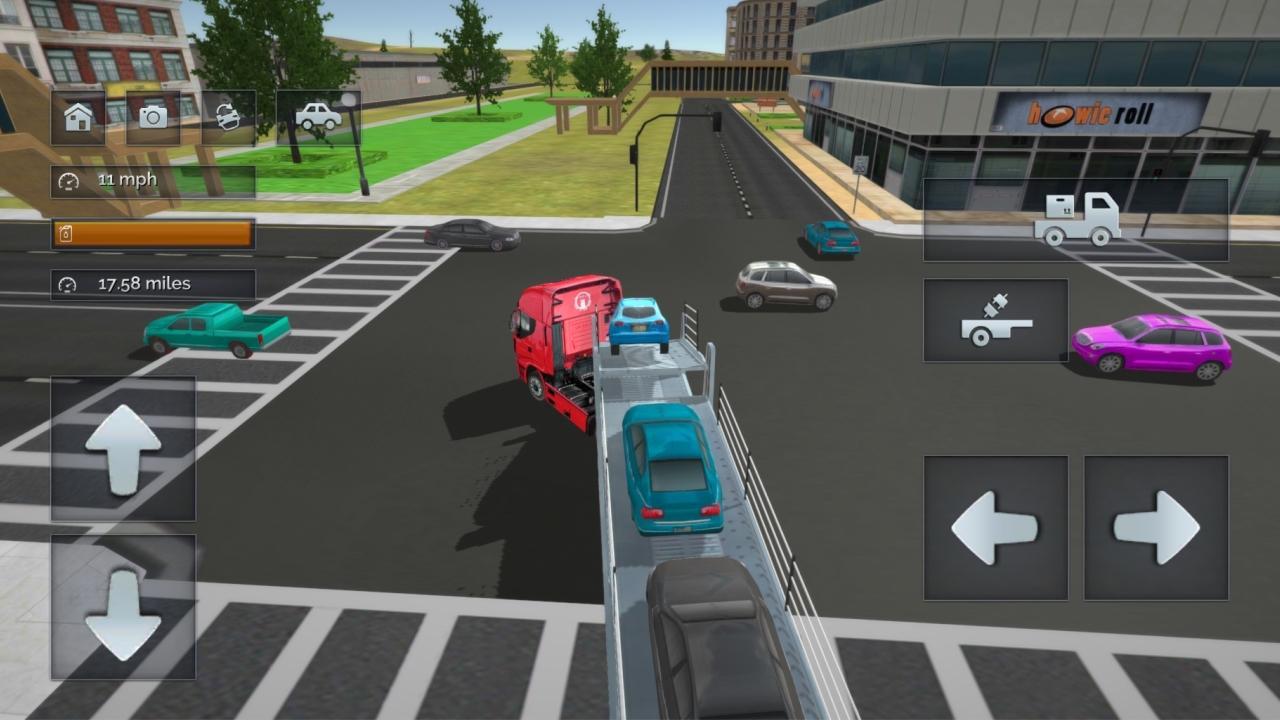
Task: Toggle trailer detachment with the plug icon
Action: point(994,320)
